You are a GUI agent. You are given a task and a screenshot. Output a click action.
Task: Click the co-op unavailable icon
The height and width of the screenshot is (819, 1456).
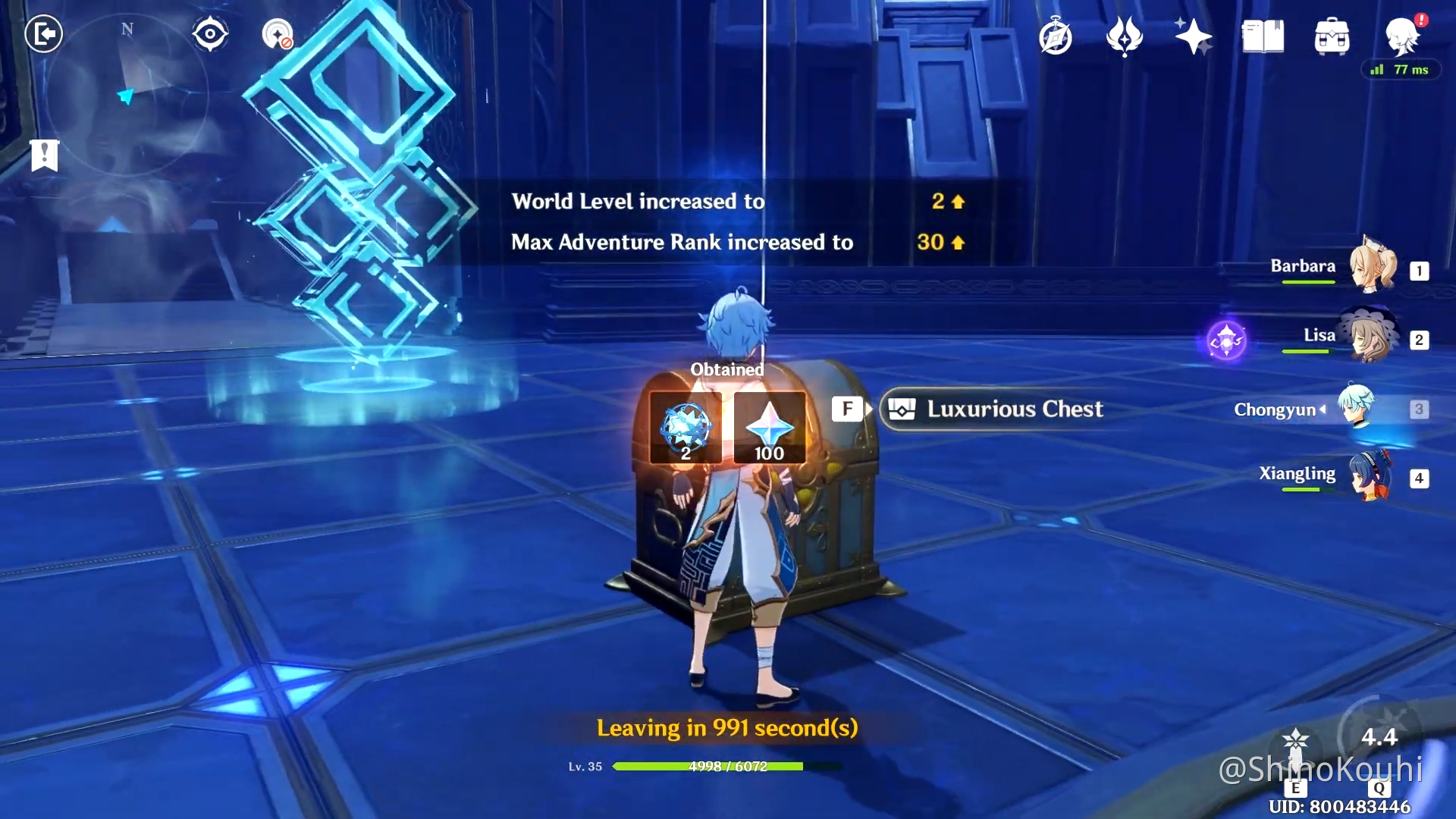278,33
